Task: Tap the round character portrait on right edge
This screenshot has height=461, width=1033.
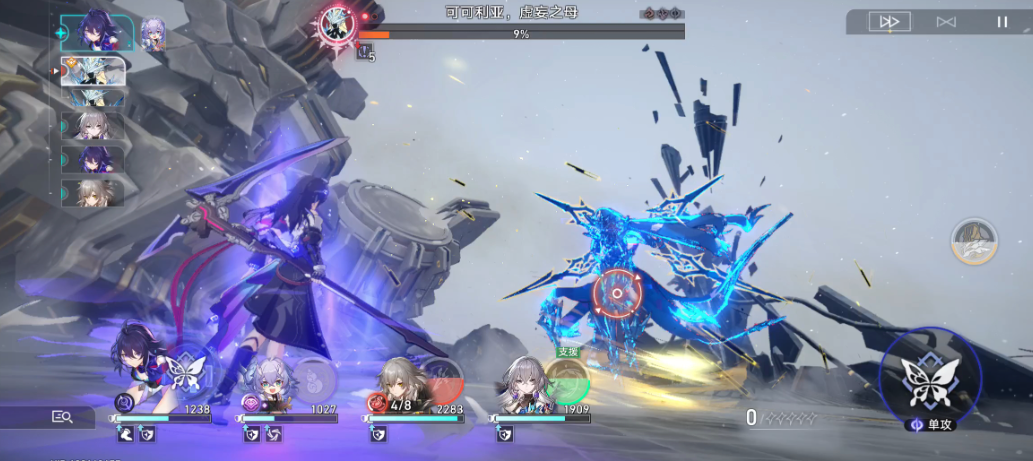Action: tap(973, 242)
